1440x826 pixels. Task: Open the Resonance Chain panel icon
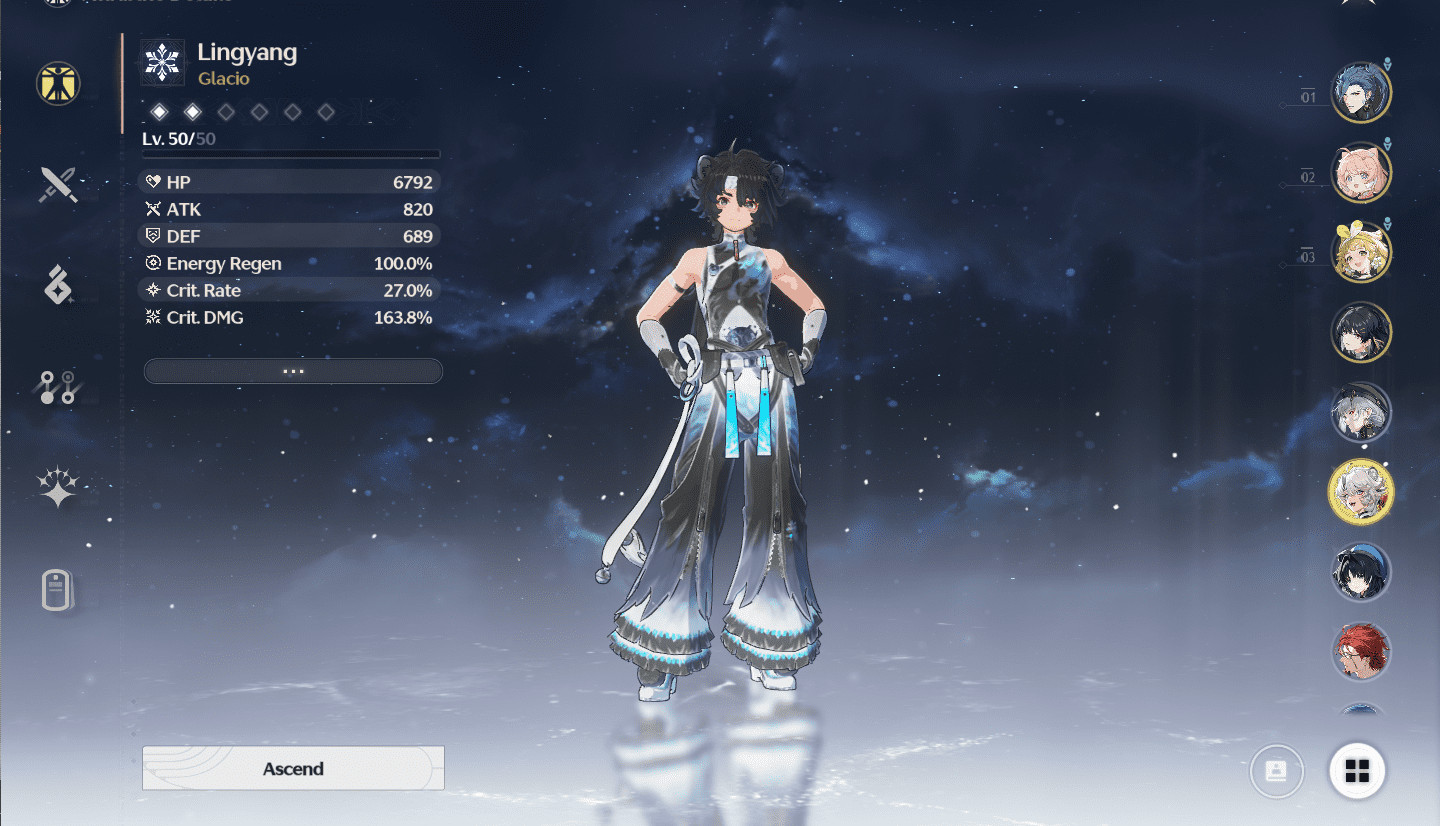(57, 387)
